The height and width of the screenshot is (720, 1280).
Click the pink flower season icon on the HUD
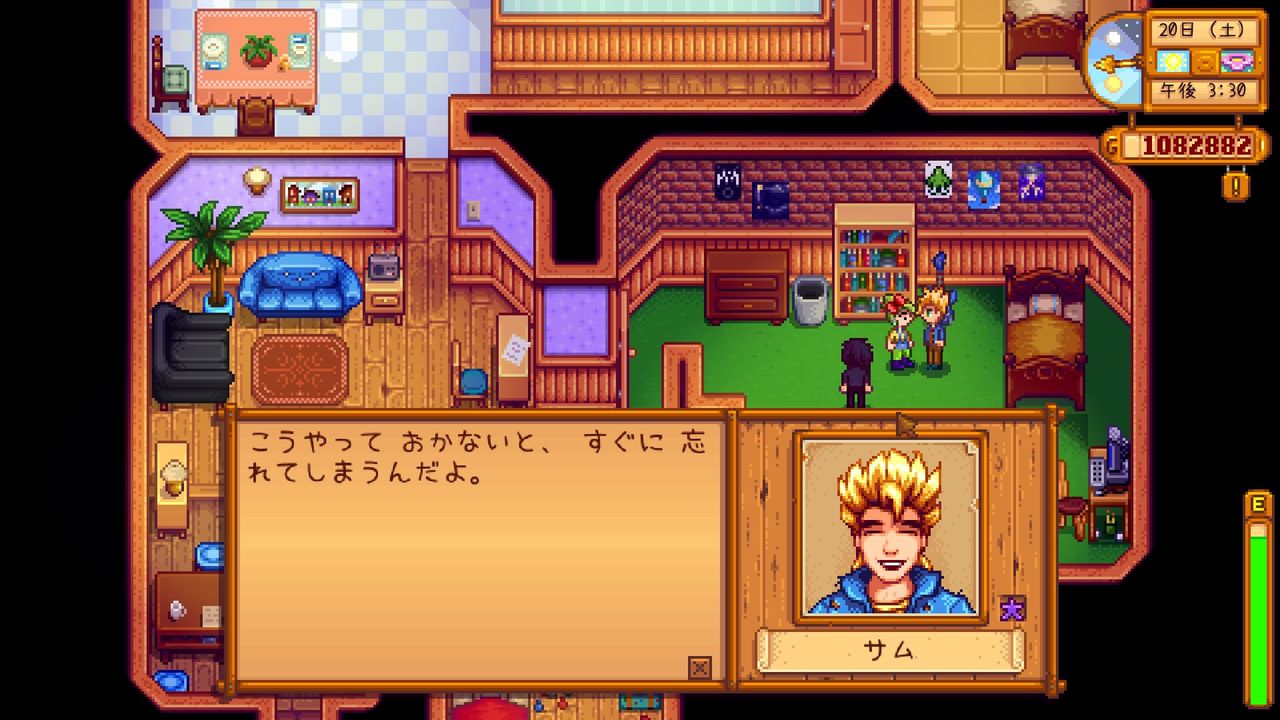1237,61
